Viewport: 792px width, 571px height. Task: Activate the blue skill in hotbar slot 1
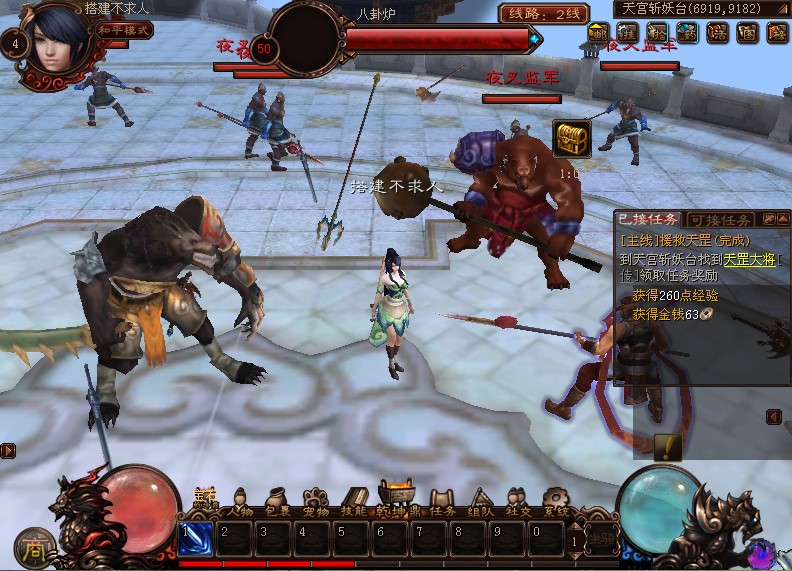coord(196,537)
